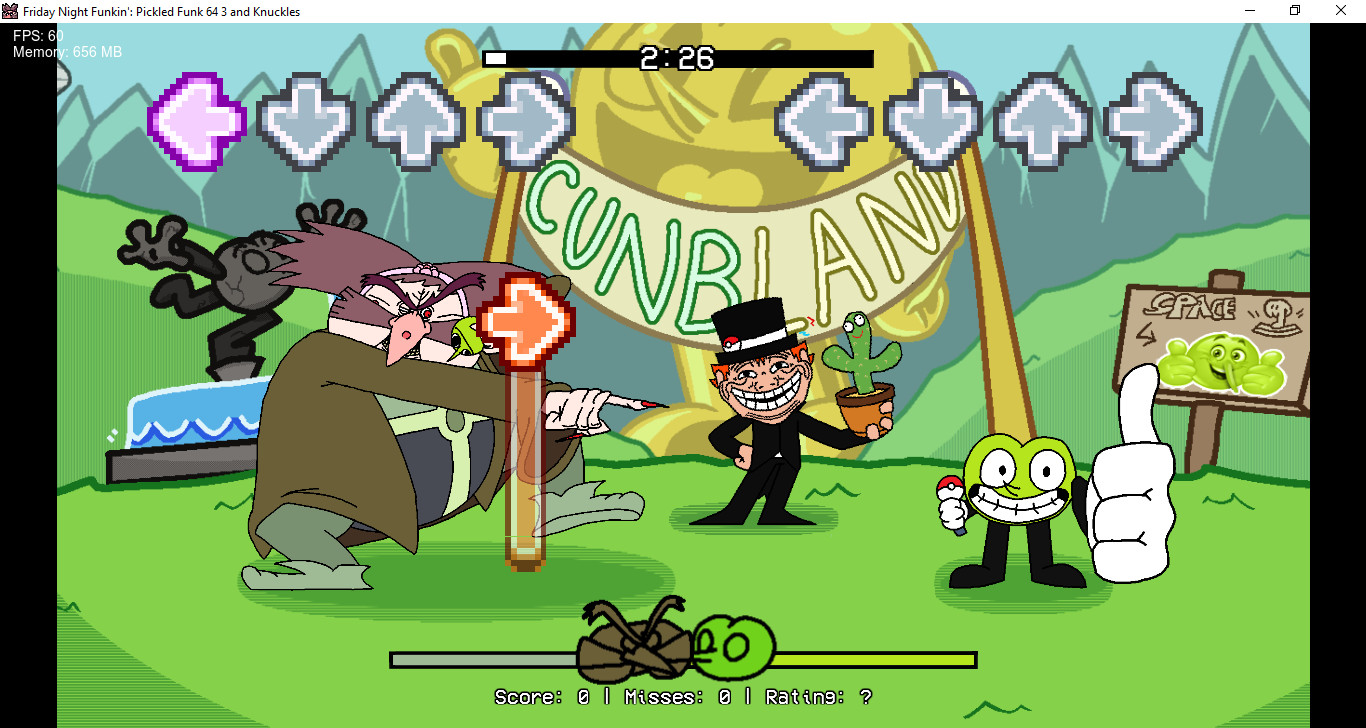Click the player's leftmost arrow receptor

coord(822,120)
